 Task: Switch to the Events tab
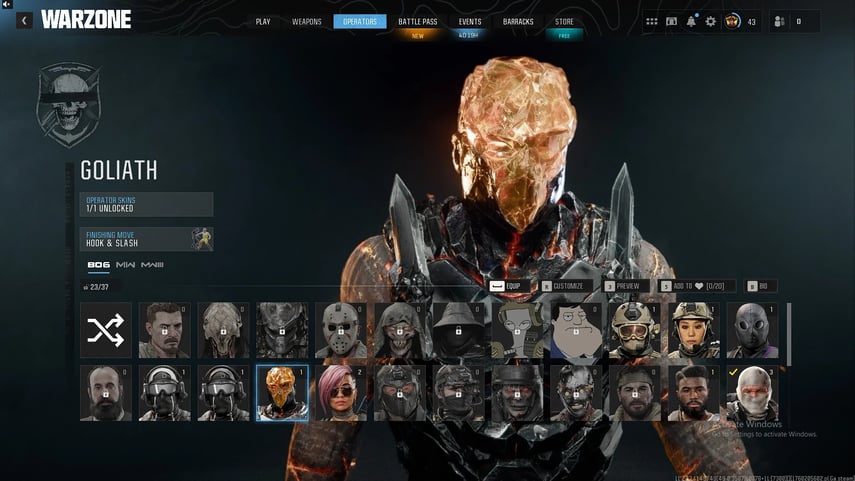(x=470, y=21)
